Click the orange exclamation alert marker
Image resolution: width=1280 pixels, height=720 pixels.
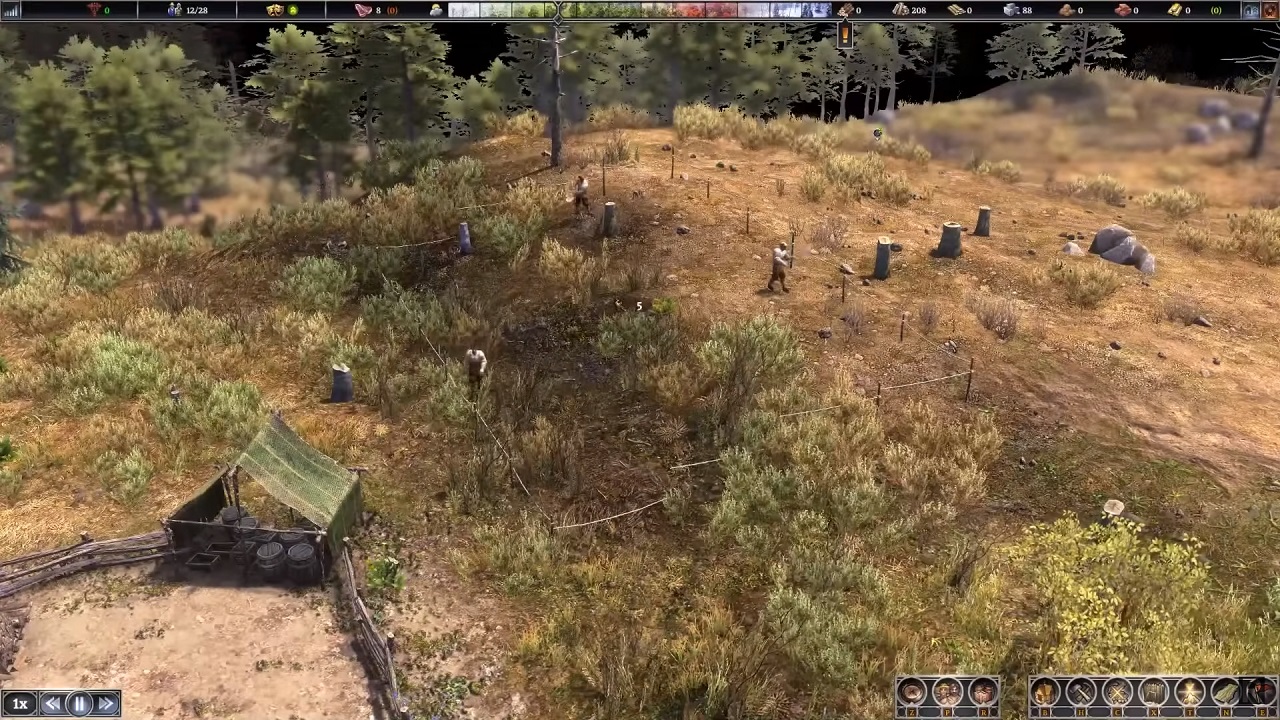pyautogui.click(x=845, y=34)
